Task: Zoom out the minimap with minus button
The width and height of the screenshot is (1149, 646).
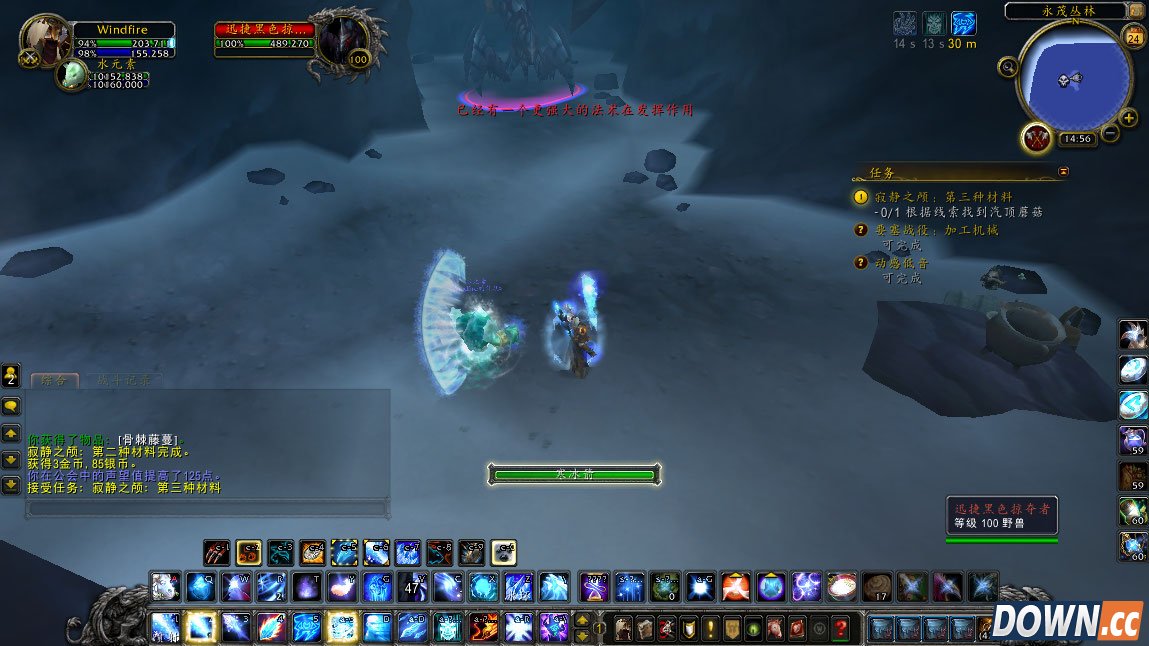Action: [x=1110, y=133]
